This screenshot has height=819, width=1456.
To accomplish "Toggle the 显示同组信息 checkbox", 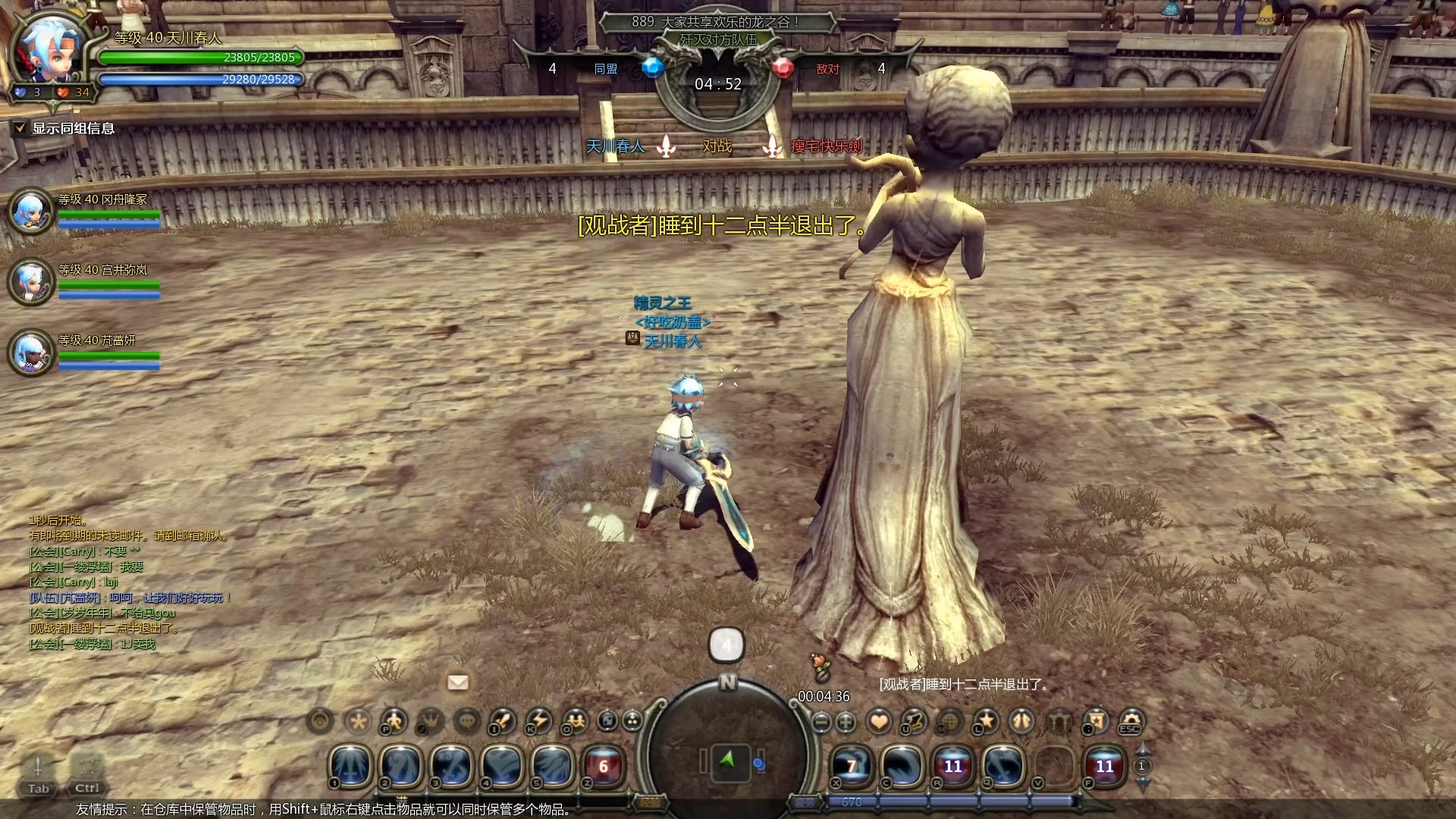I will [20, 128].
